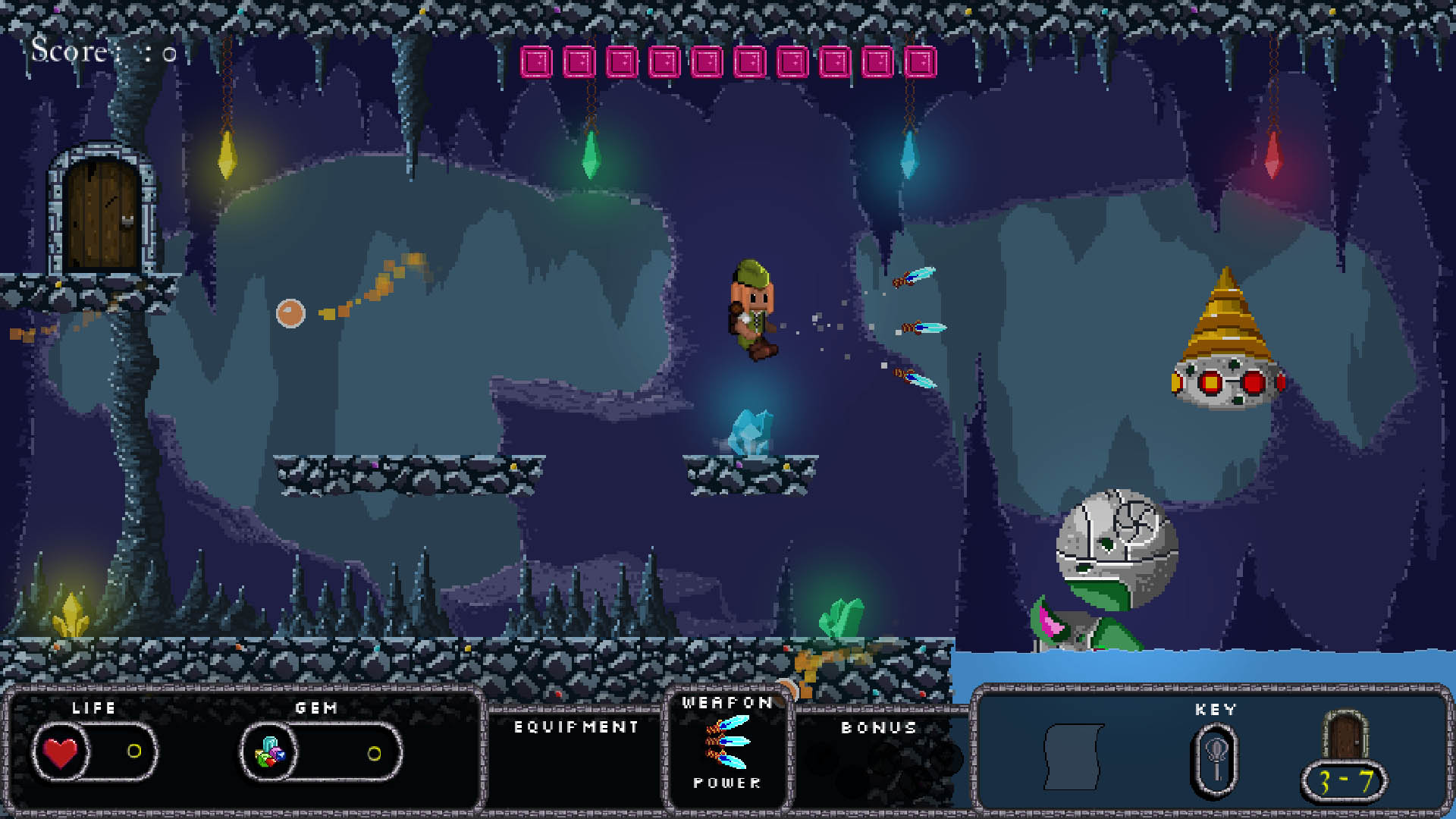Select the key slot under KEY

[x=1215, y=761]
